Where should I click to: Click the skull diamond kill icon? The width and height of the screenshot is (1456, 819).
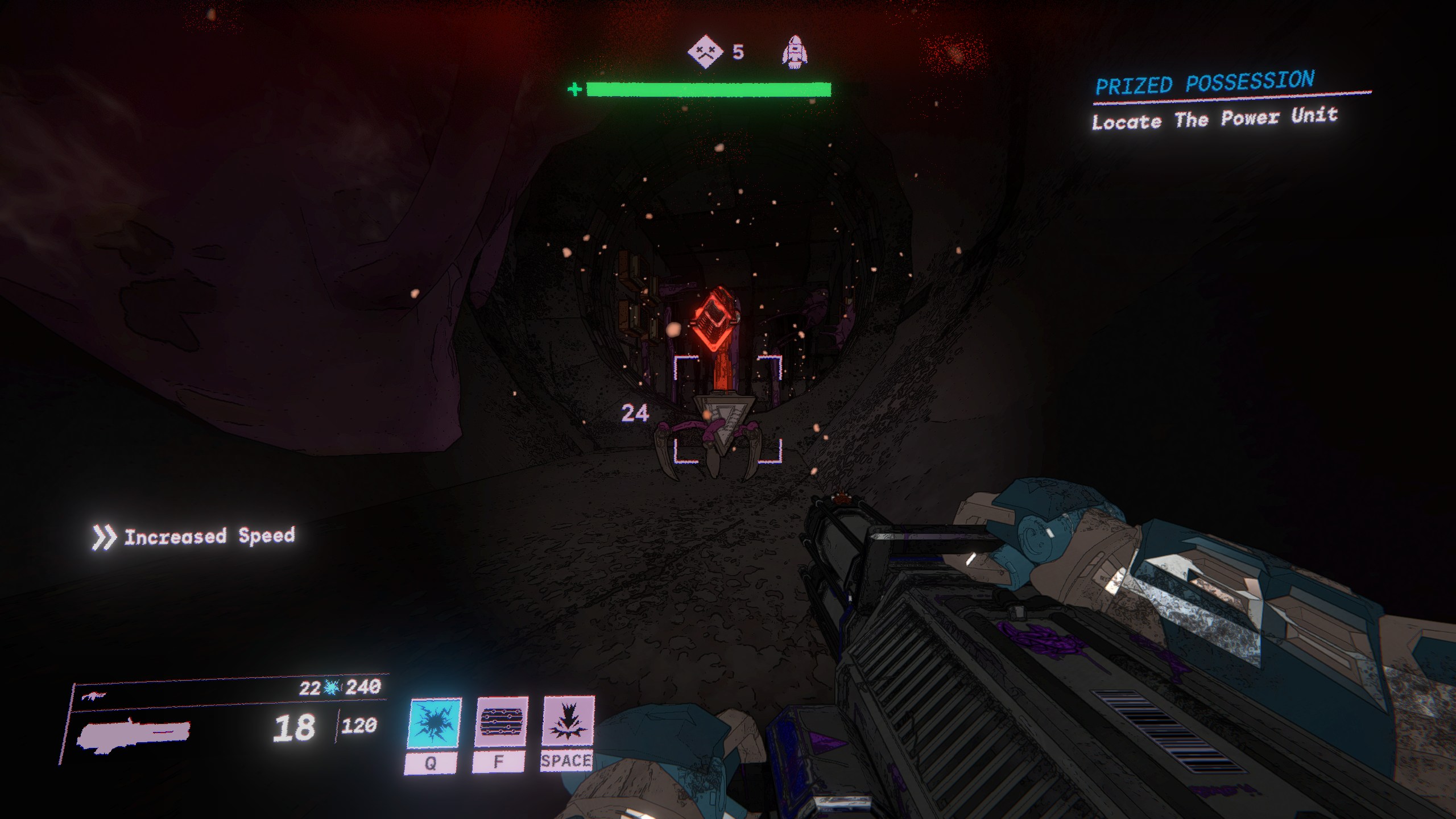[x=705, y=52]
